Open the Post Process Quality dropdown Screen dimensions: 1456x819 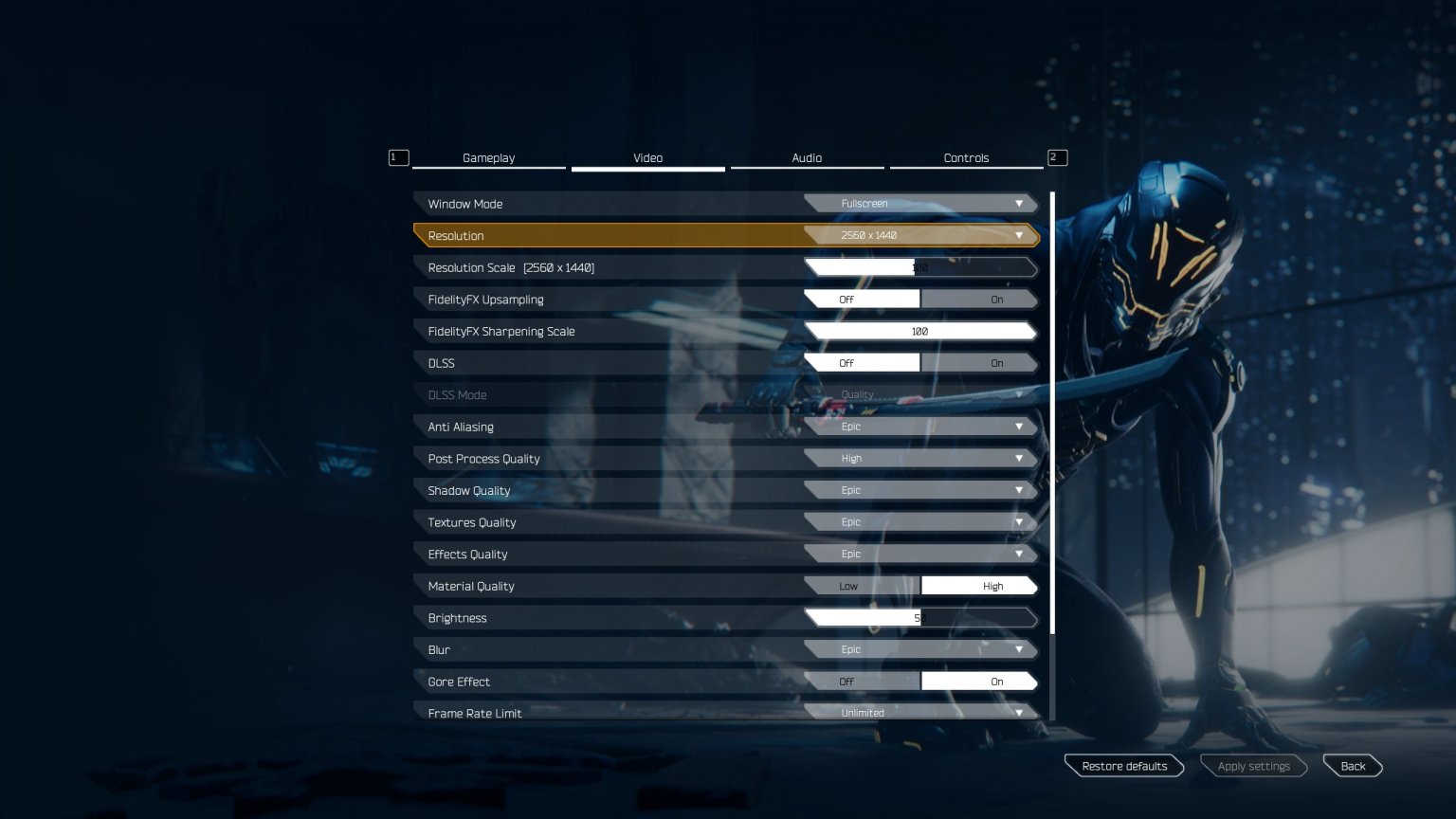[x=919, y=458]
